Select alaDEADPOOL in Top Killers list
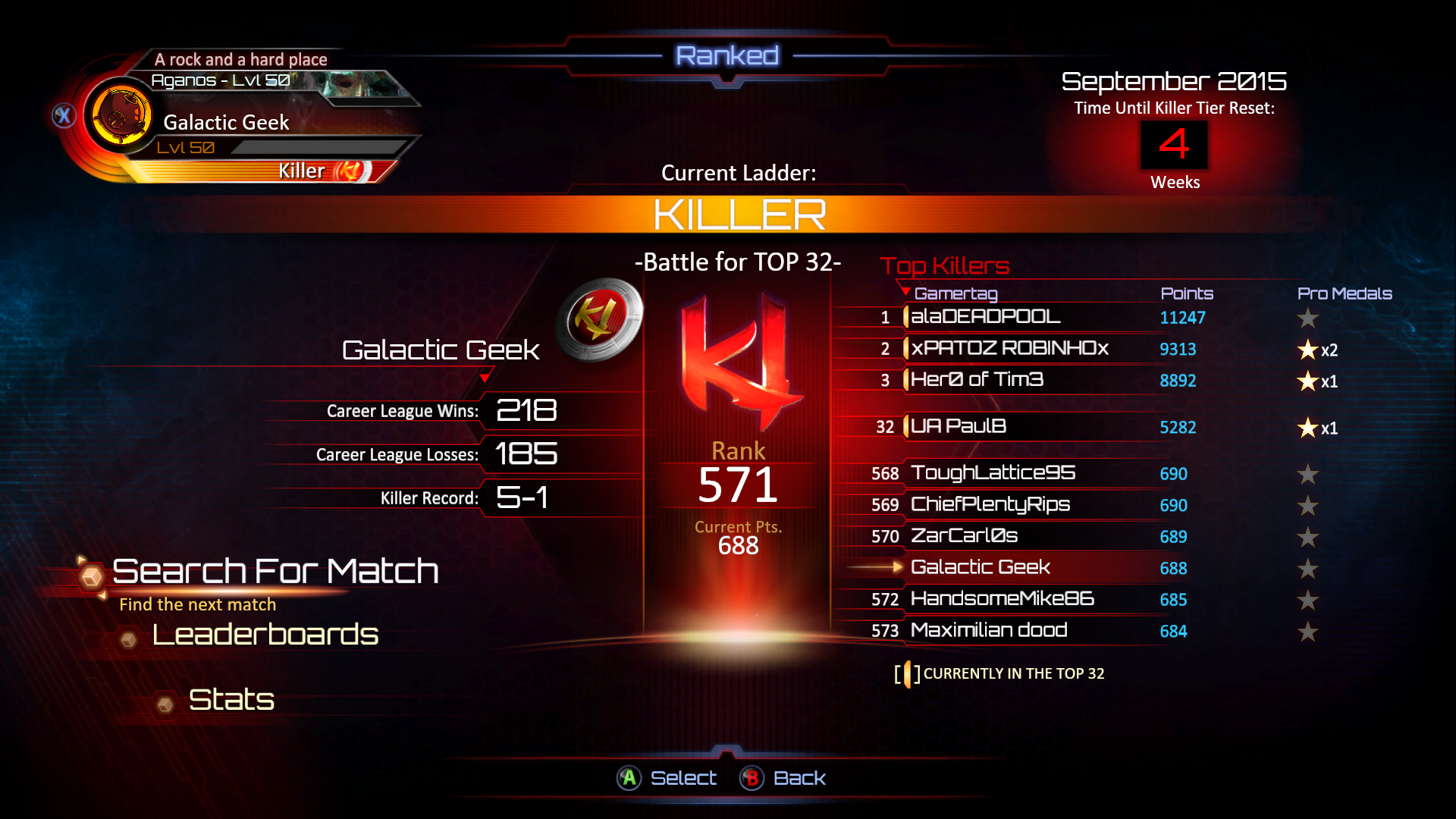 985,317
